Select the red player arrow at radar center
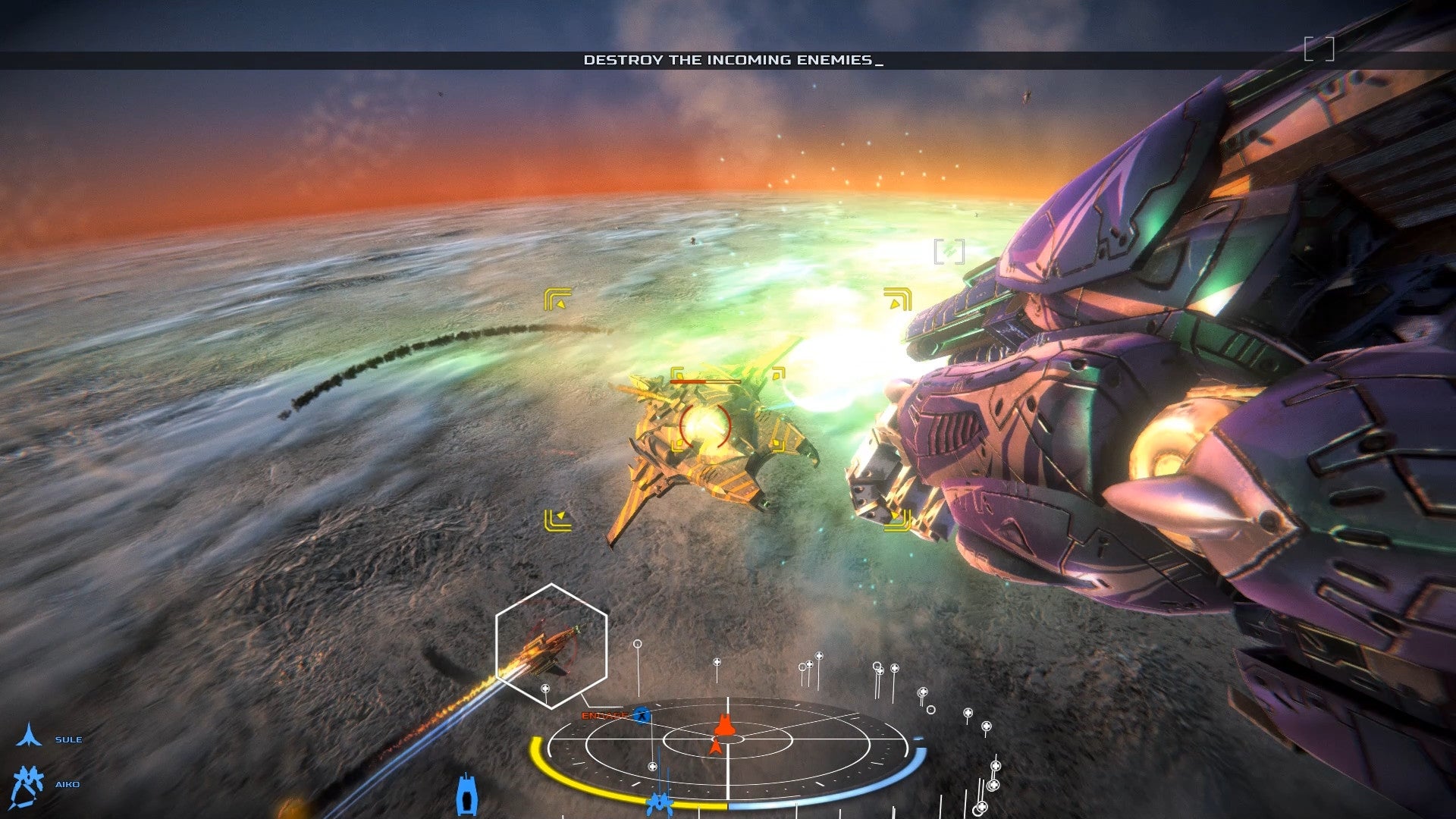Image resolution: width=1456 pixels, height=819 pixels. [x=717, y=746]
